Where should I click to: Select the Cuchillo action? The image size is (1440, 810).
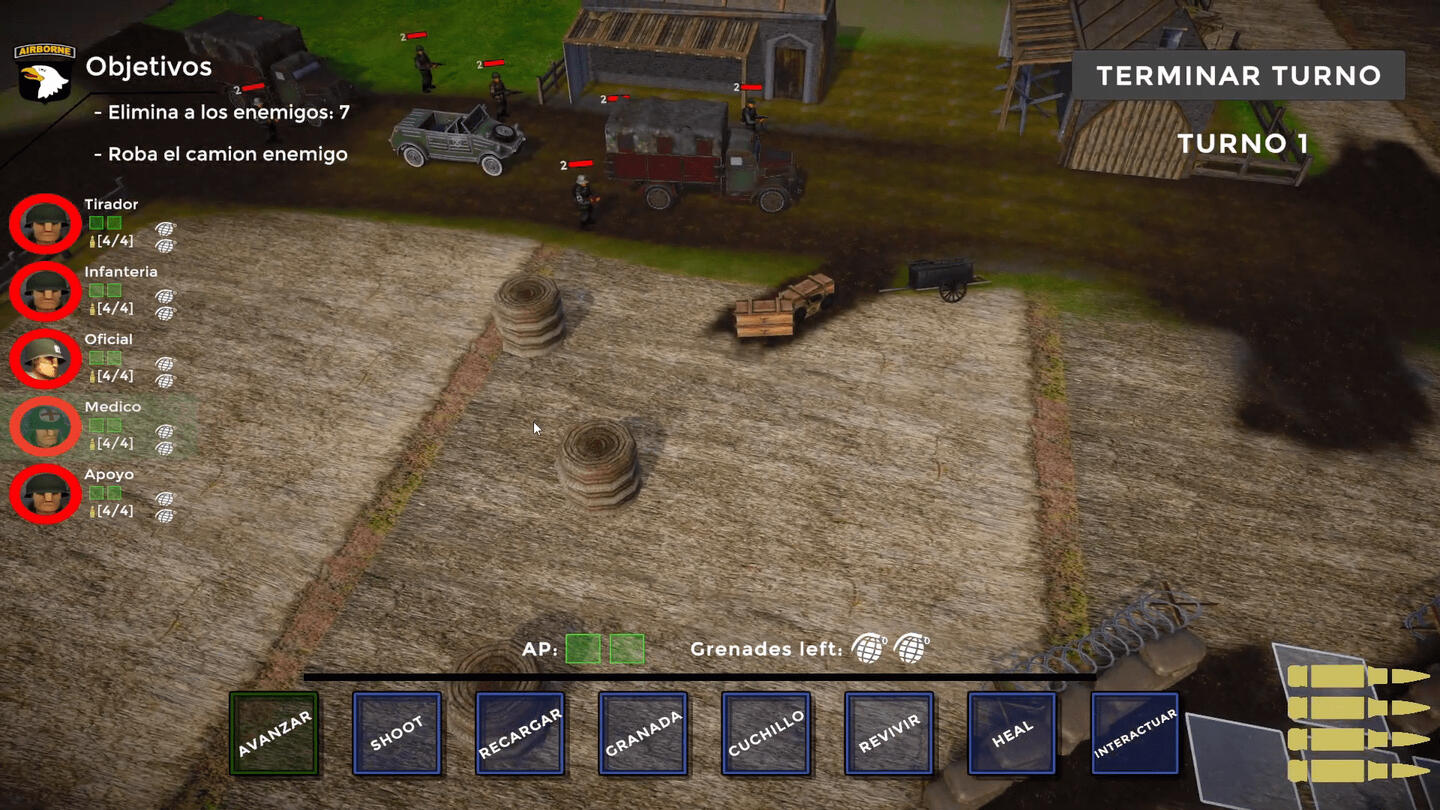(x=766, y=733)
